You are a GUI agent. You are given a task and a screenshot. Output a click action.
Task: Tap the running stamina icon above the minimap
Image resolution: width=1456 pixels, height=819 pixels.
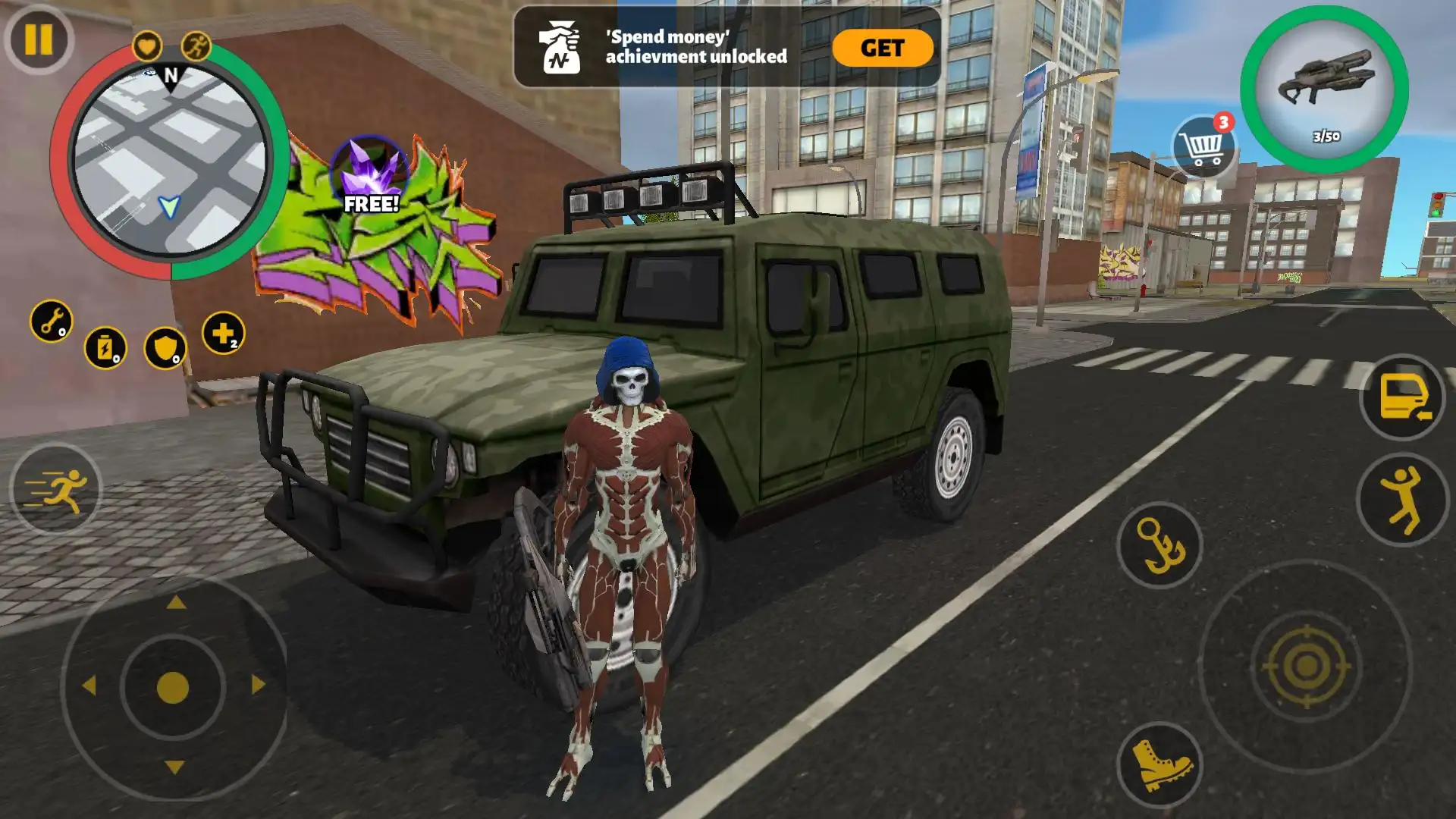point(194,45)
